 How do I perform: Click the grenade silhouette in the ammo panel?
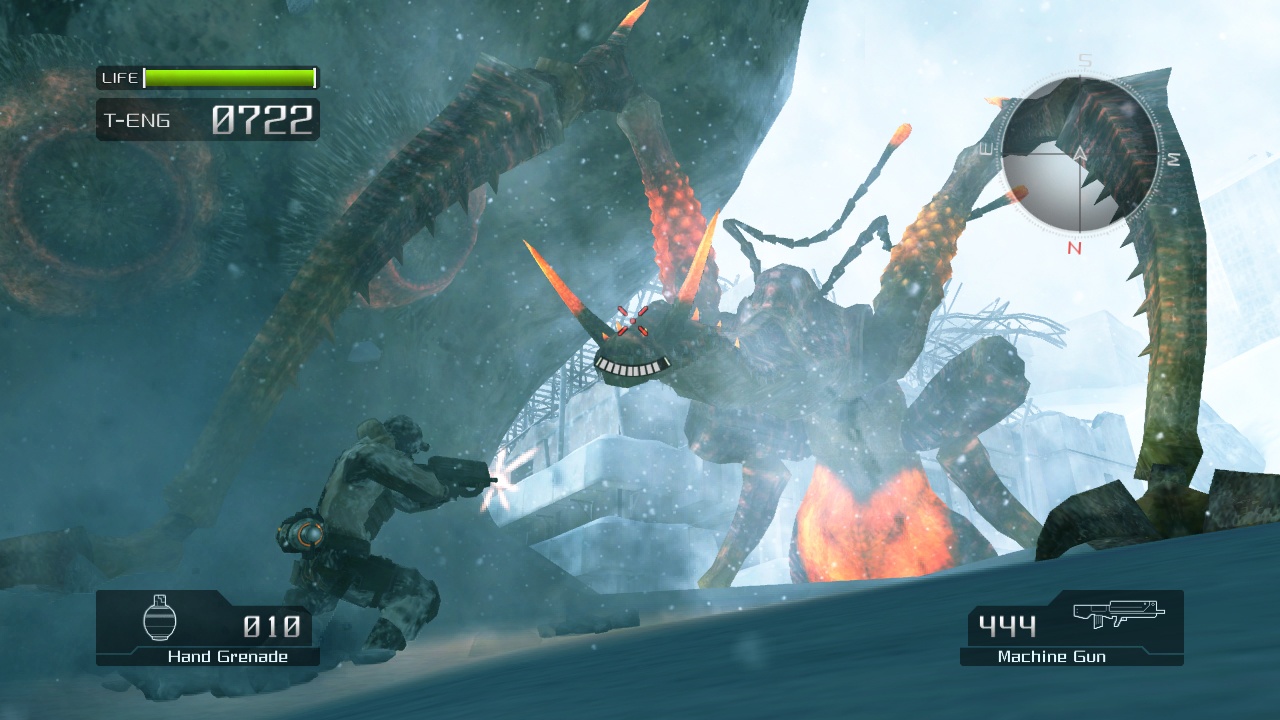pyautogui.click(x=158, y=620)
